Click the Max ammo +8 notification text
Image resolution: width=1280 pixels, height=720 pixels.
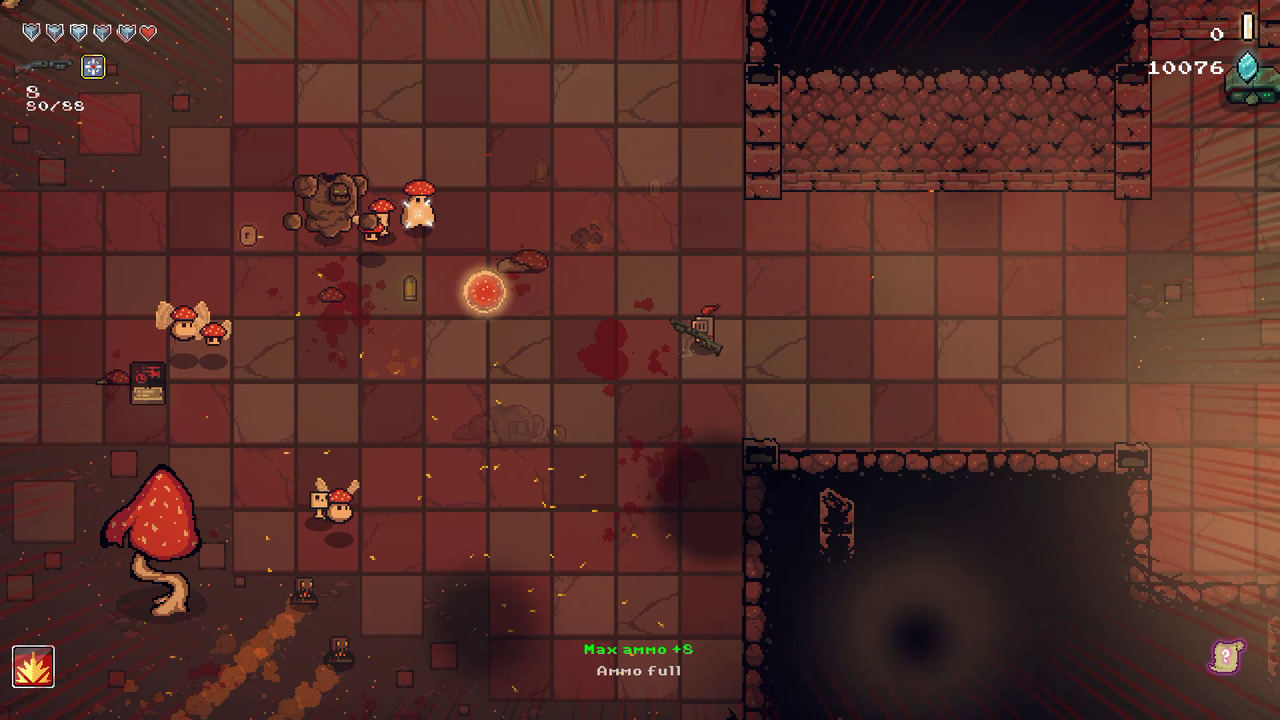637,648
